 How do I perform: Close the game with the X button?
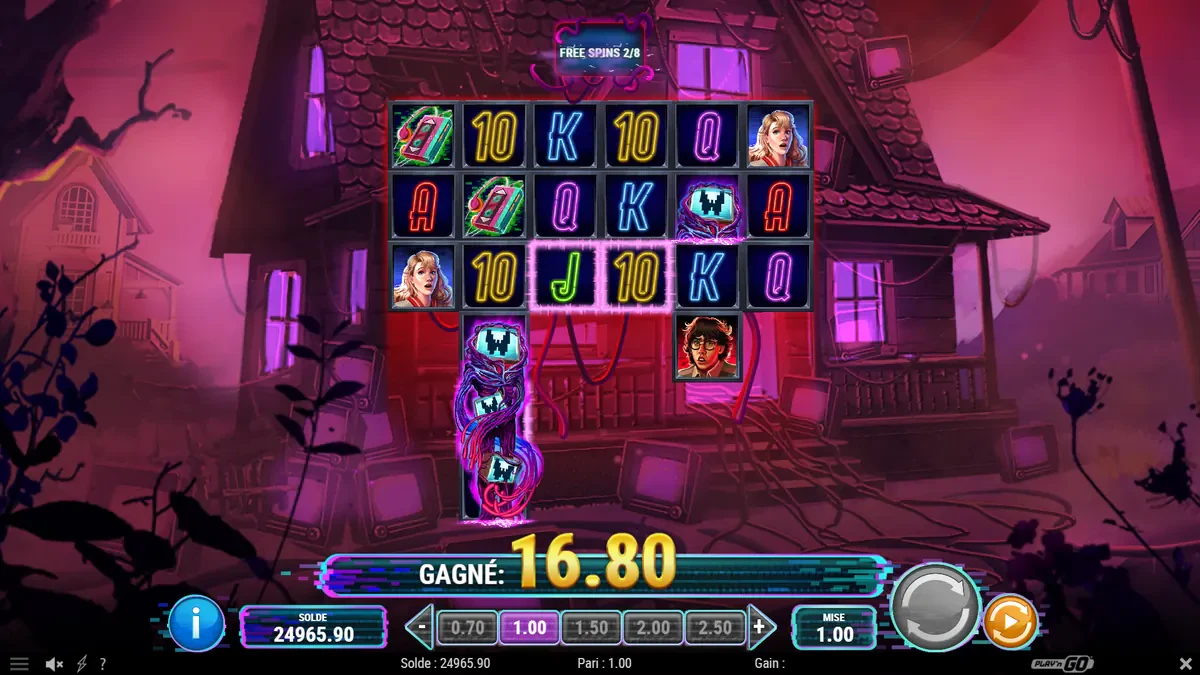coord(1185,664)
